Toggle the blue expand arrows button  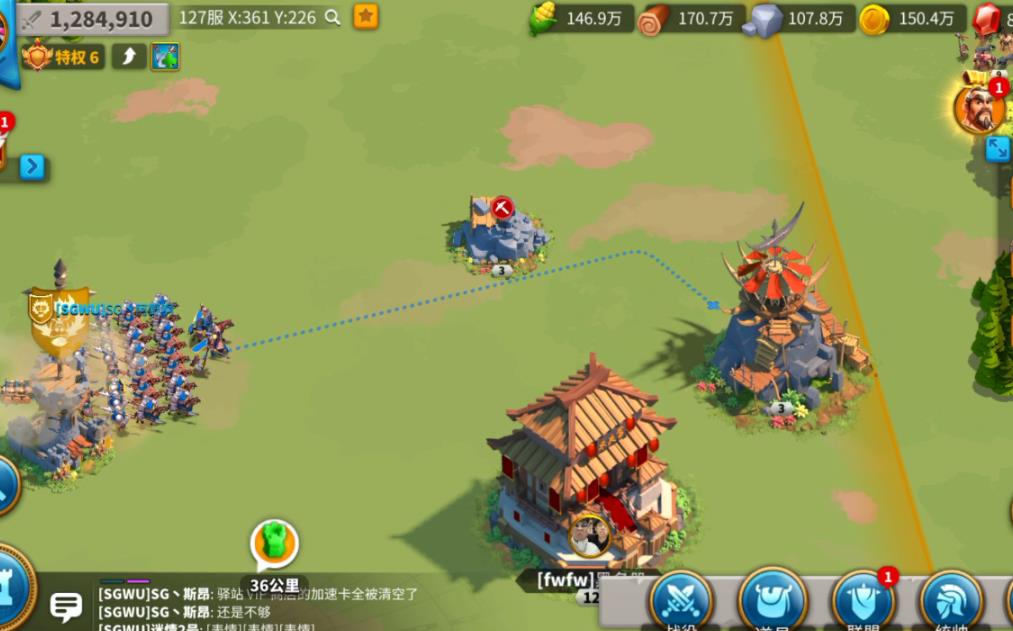pyautogui.click(x=997, y=149)
